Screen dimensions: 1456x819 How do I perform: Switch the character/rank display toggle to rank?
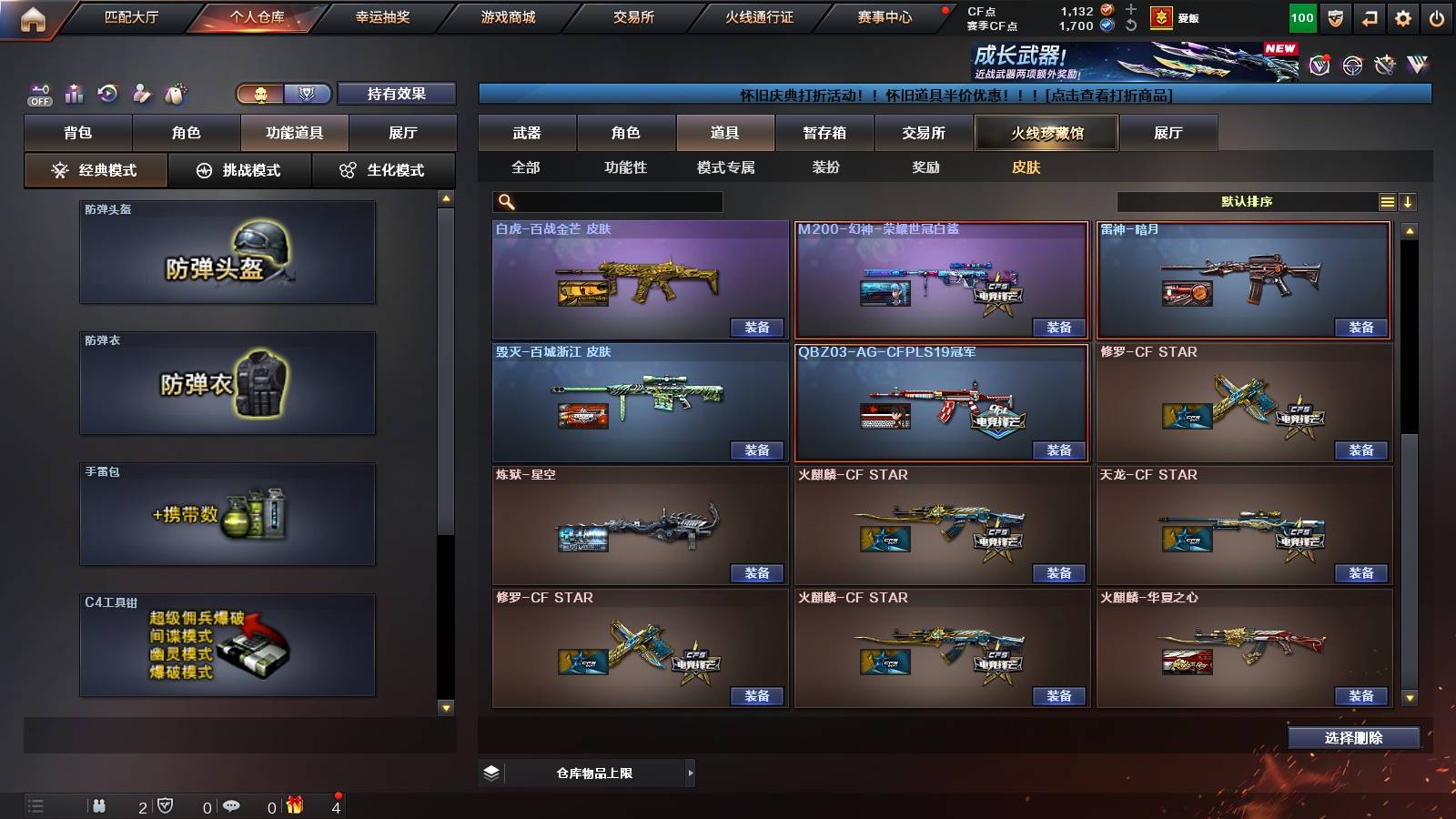click(x=308, y=92)
